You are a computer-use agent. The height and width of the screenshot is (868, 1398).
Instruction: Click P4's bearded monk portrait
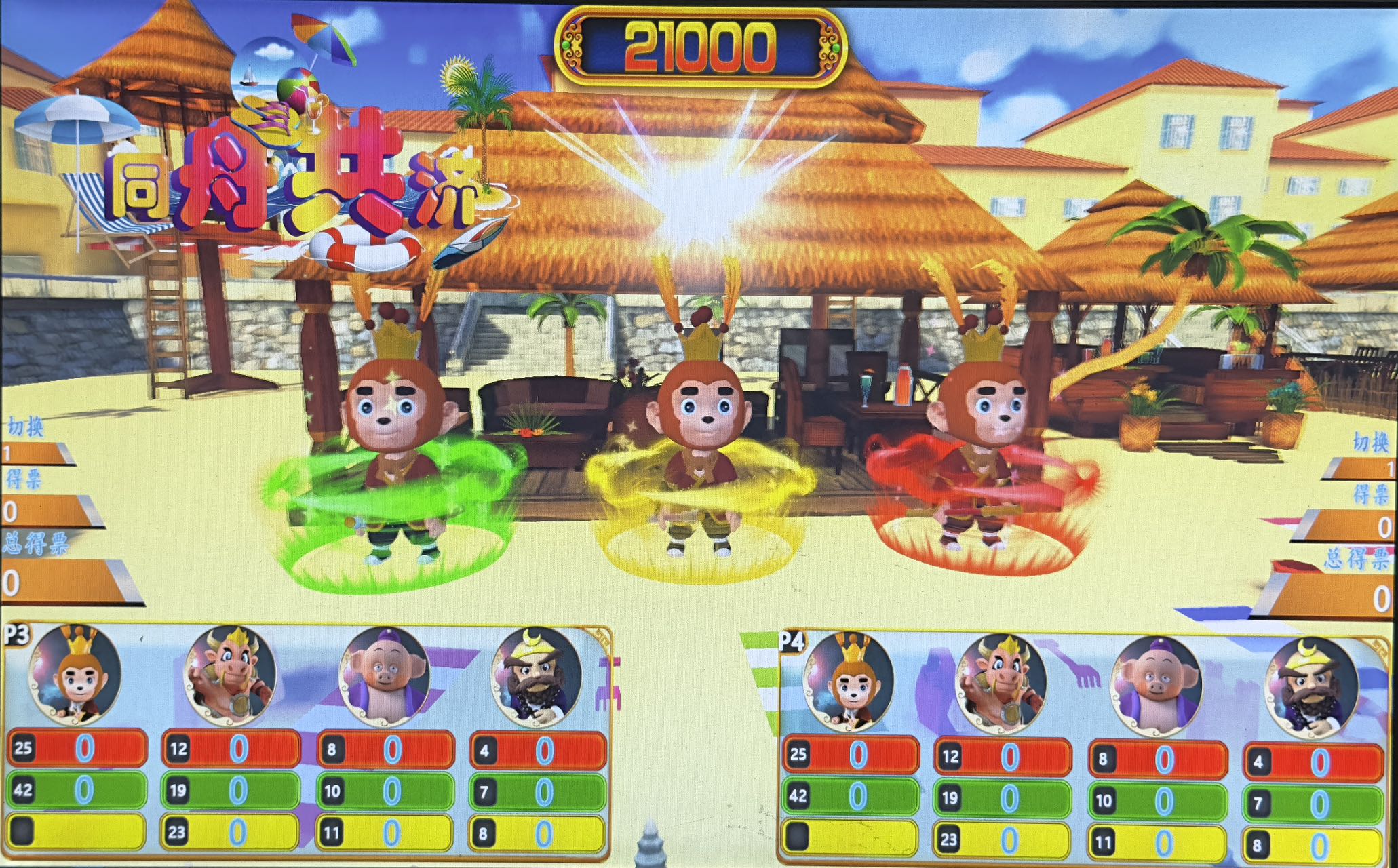pyautogui.click(x=1312, y=686)
